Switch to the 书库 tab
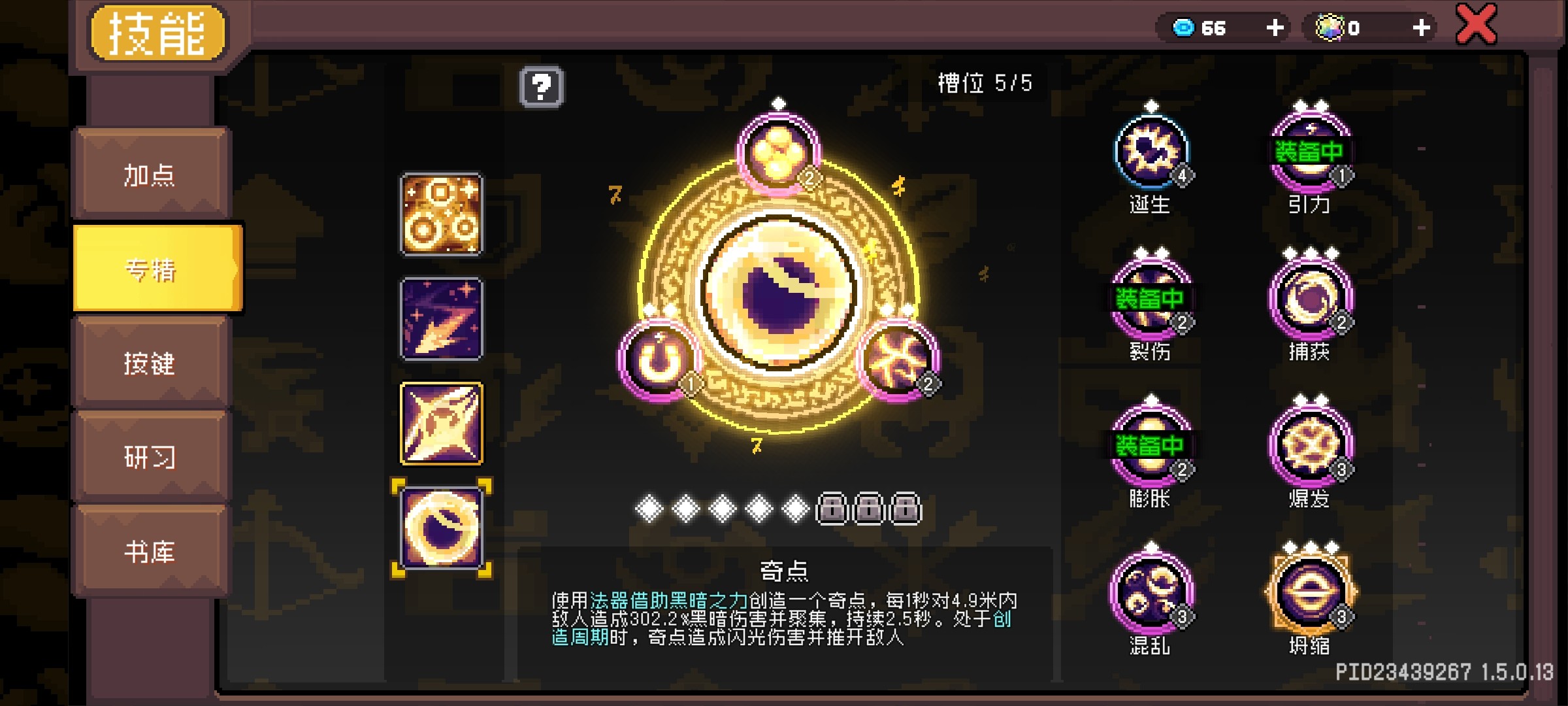Viewport: 1568px width, 706px height. click(149, 552)
